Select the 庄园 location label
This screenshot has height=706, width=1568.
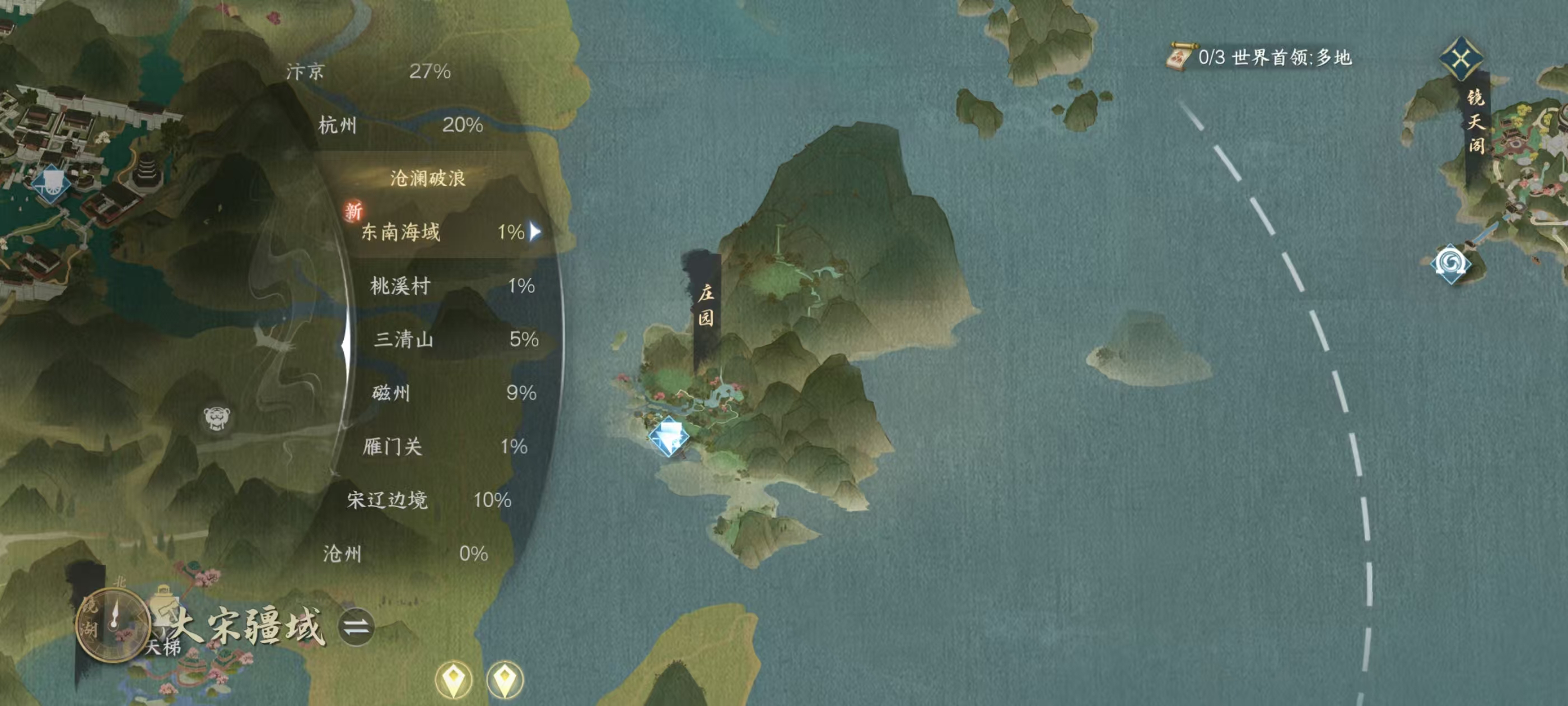pos(706,306)
